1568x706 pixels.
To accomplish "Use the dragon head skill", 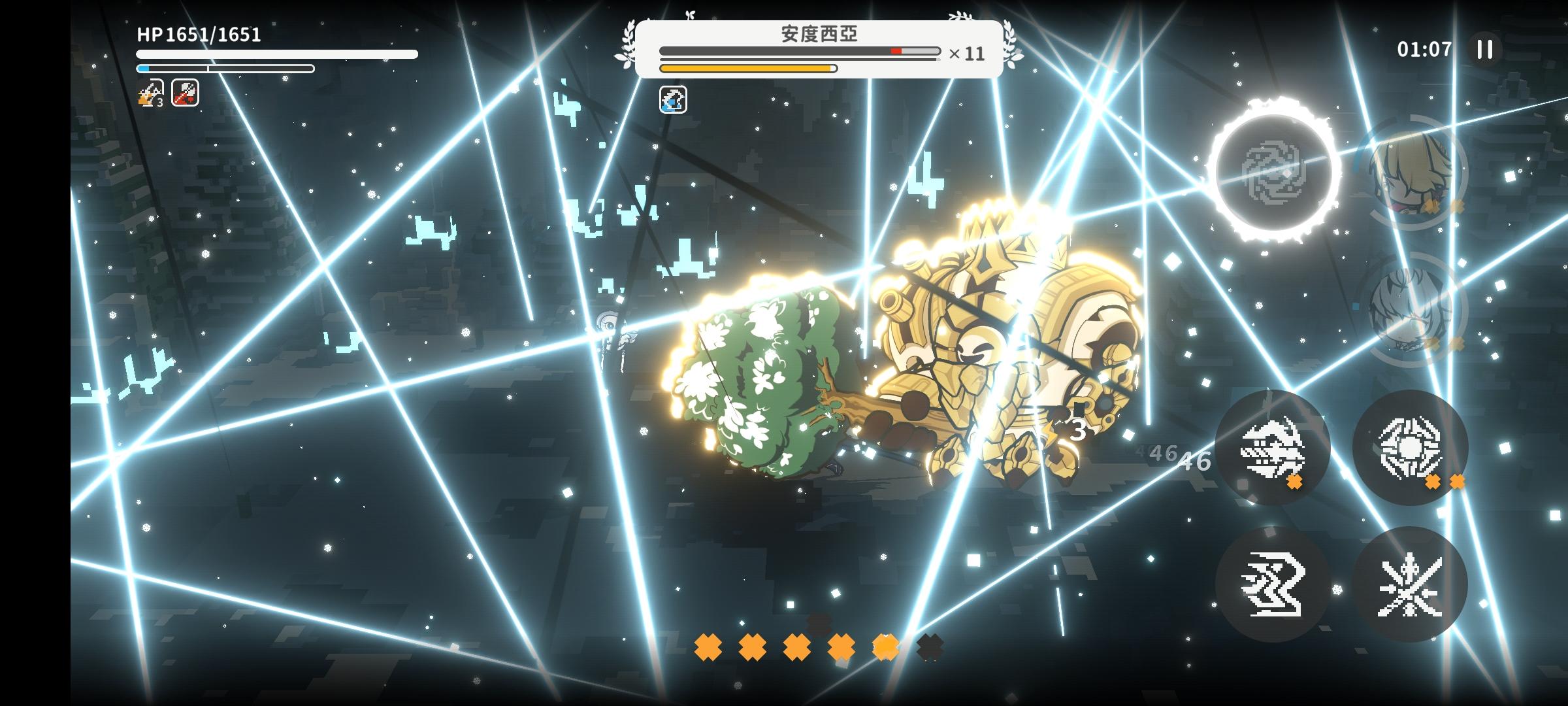I will click(1272, 448).
